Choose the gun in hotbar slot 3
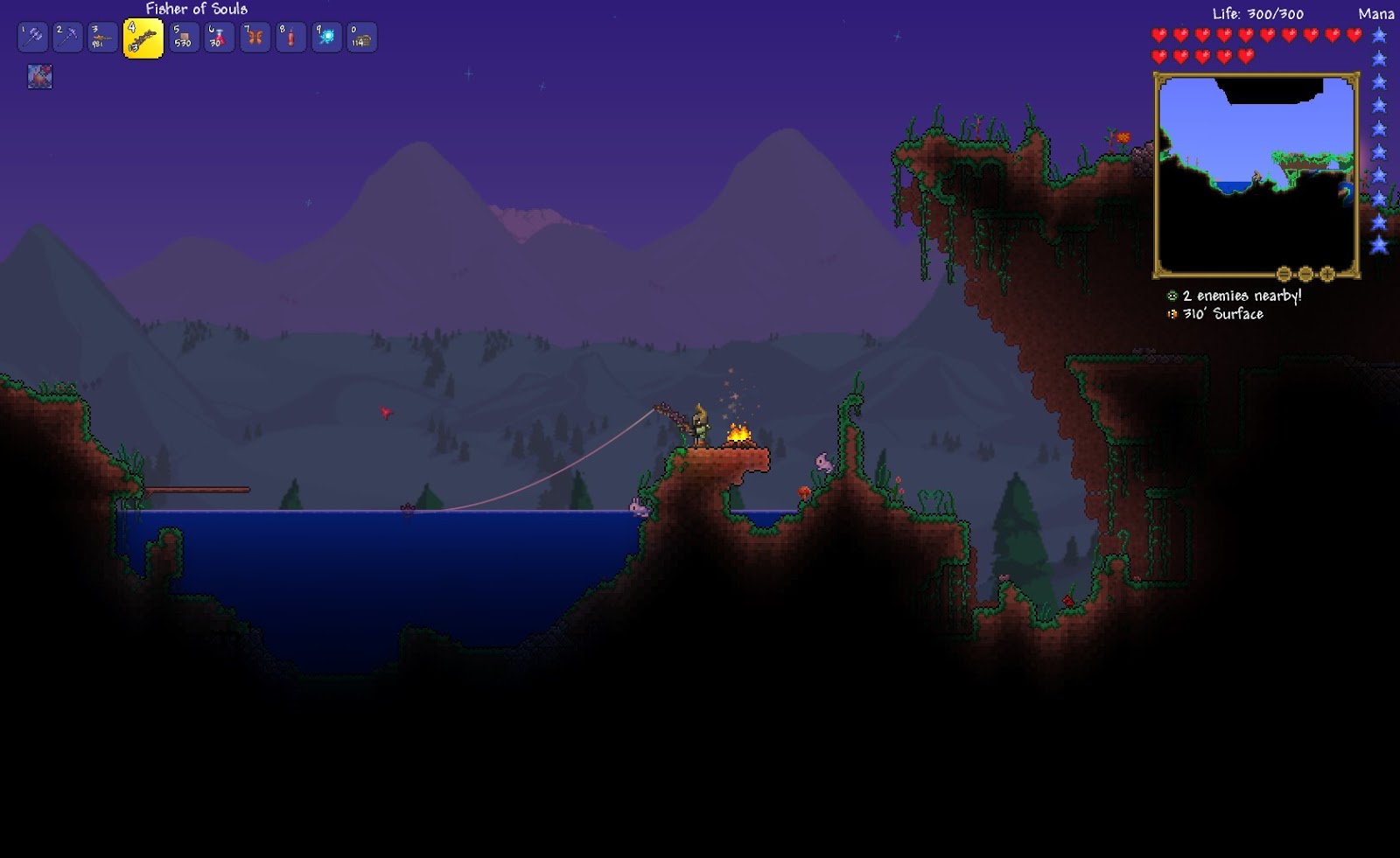 click(102, 38)
